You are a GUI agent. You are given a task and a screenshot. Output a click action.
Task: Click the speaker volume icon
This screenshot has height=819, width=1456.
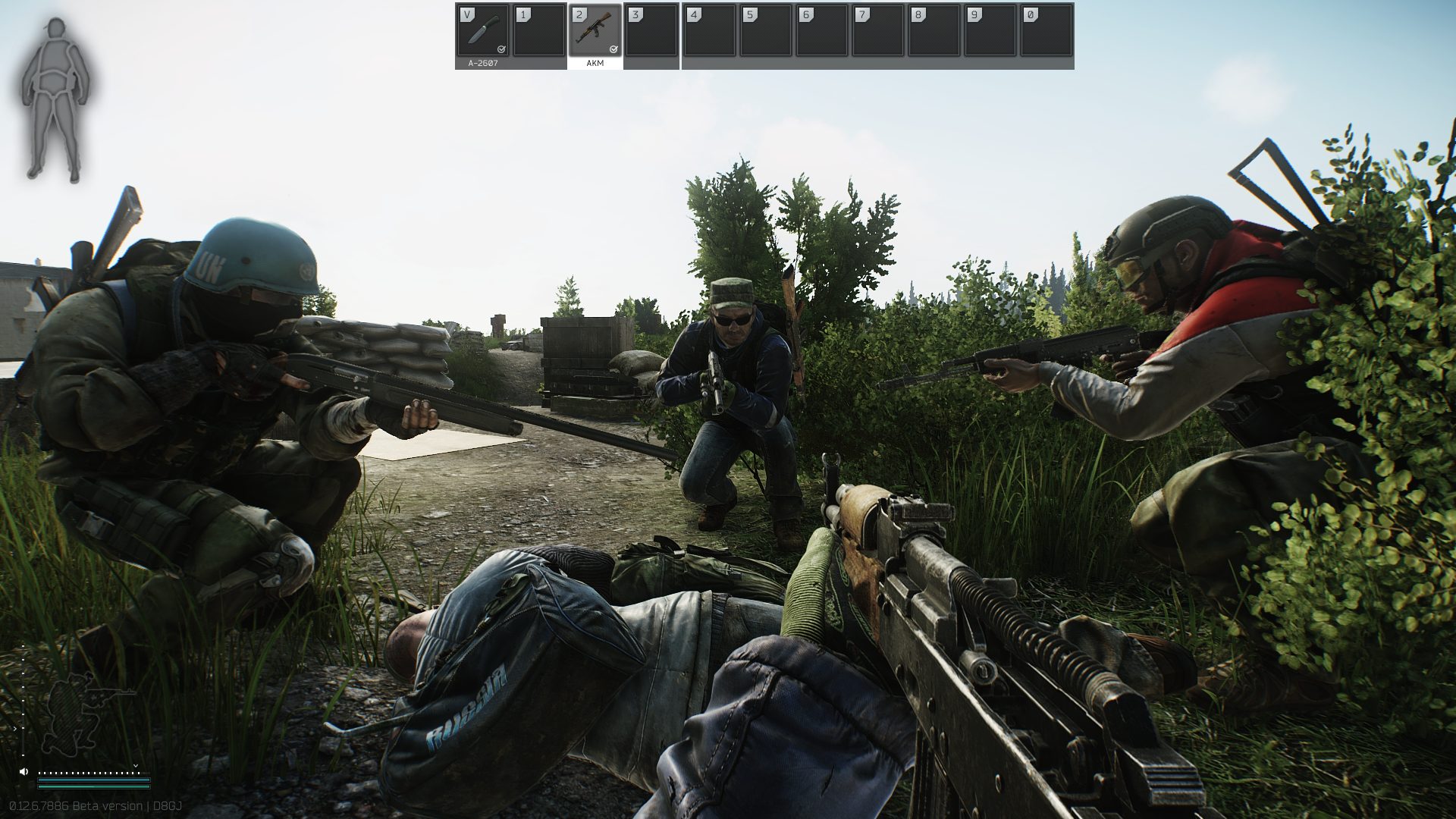click(x=24, y=771)
